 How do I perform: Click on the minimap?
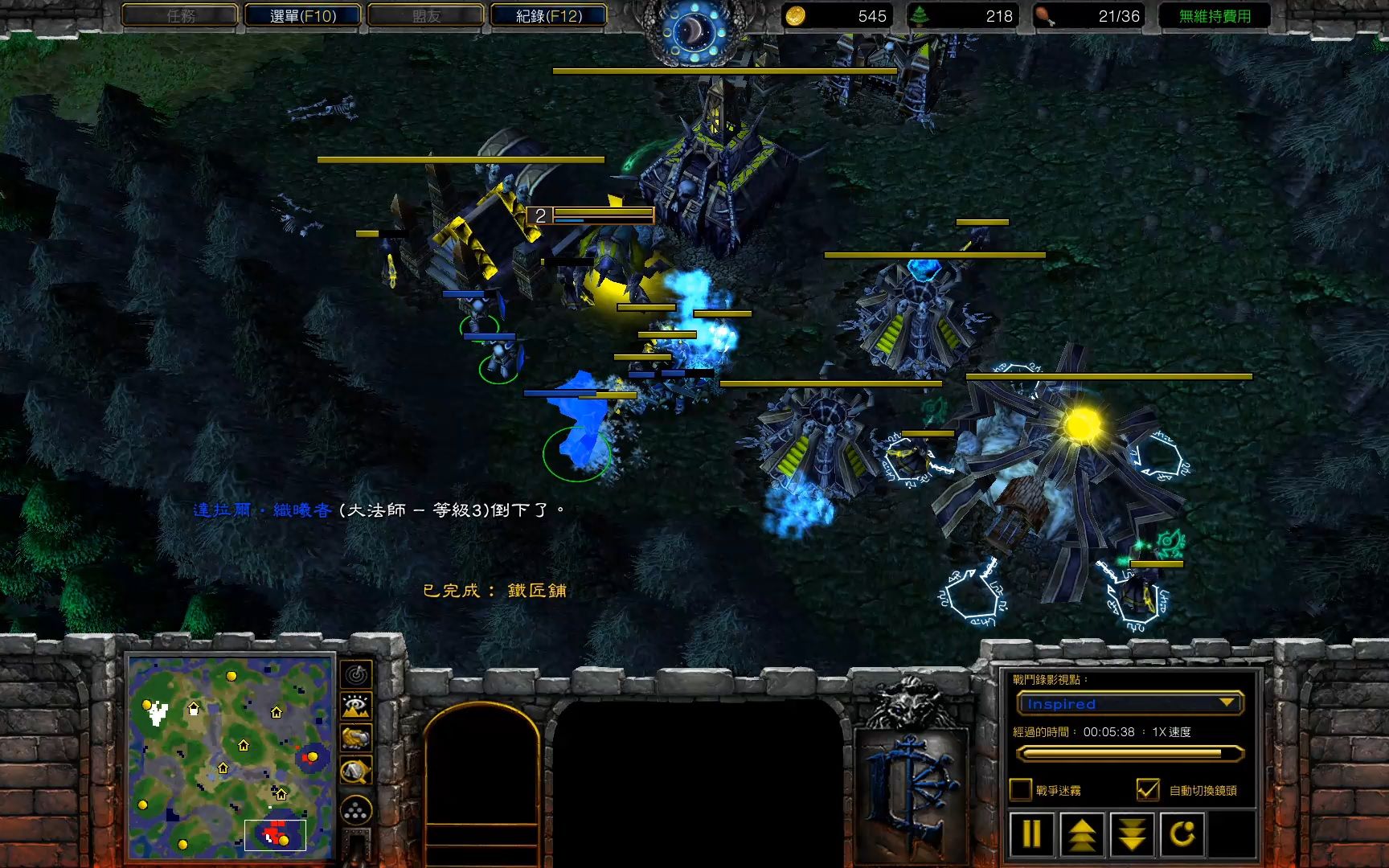coord(230,757)
